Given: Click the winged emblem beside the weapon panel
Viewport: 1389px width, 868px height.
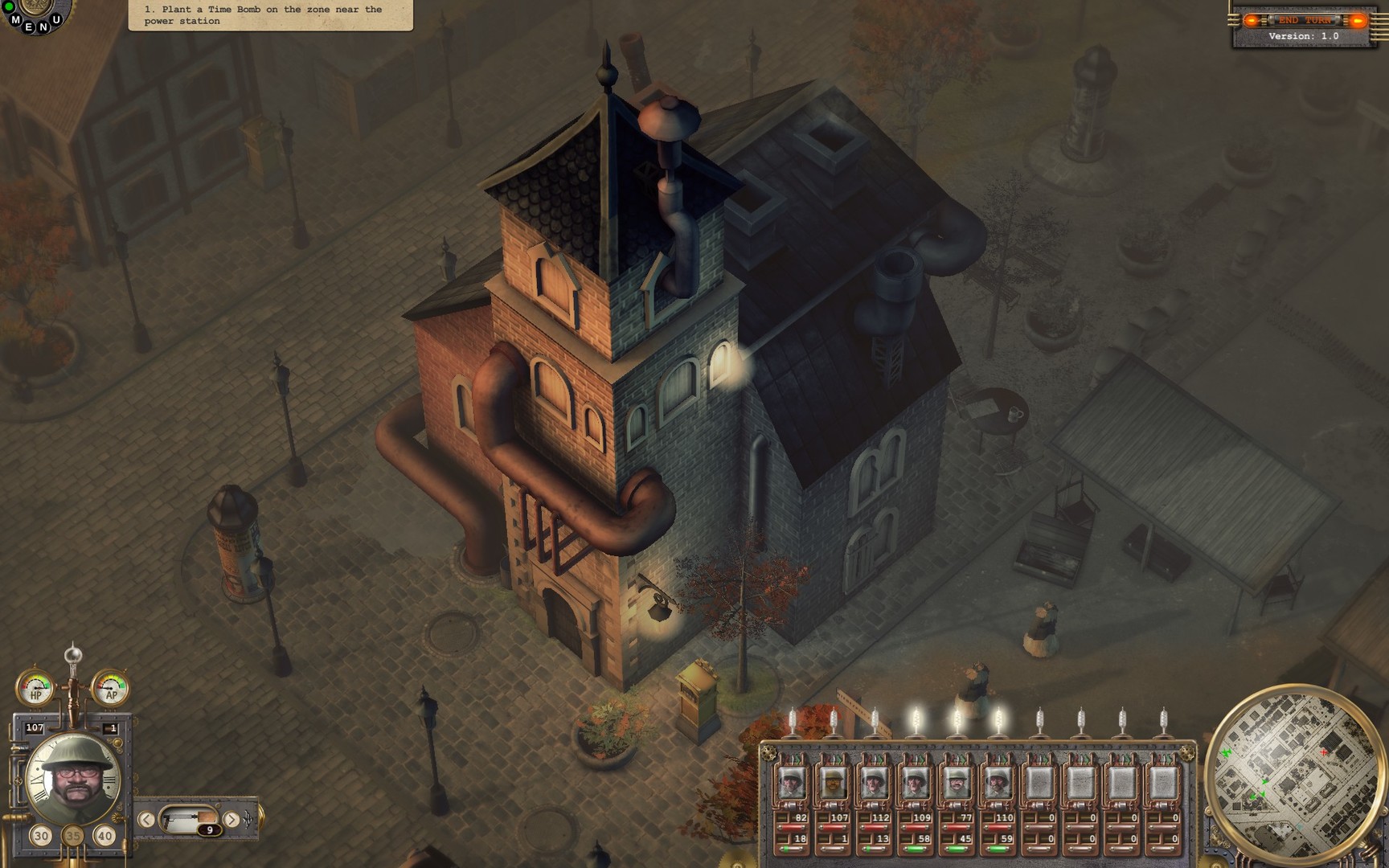Looking at the screenshot, I should [248, 819].
